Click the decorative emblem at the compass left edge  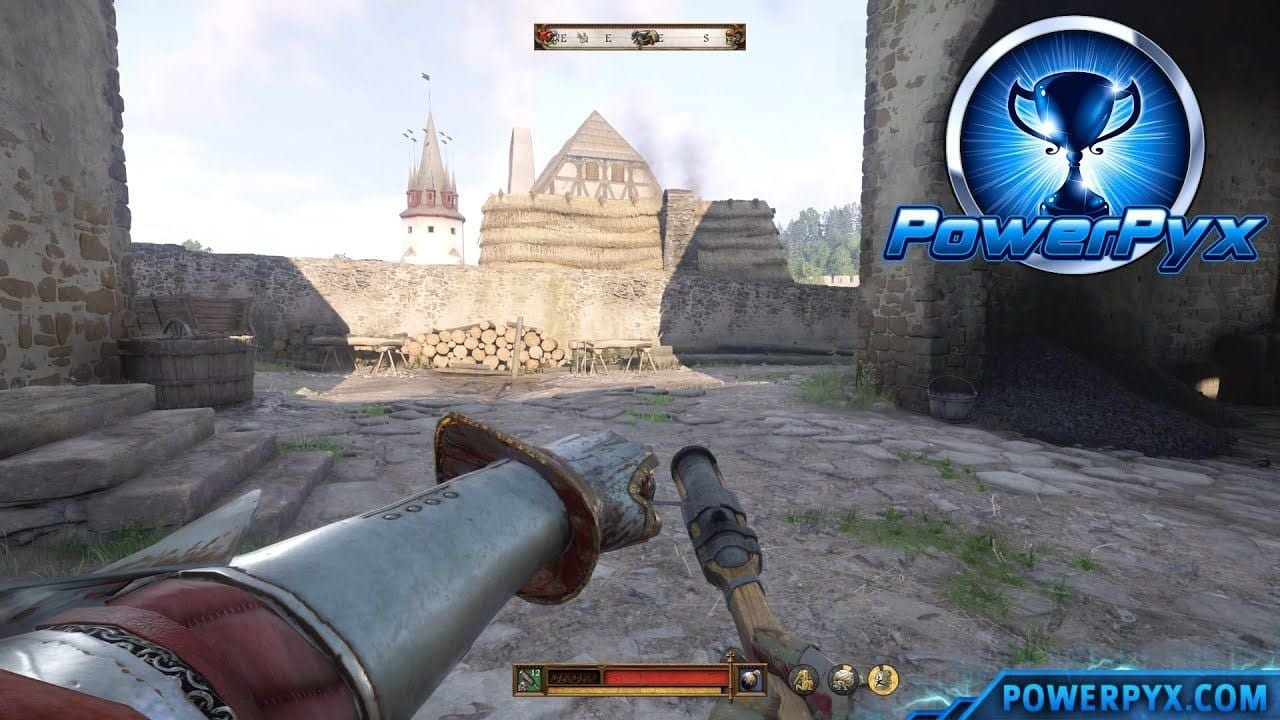(536, 37)
